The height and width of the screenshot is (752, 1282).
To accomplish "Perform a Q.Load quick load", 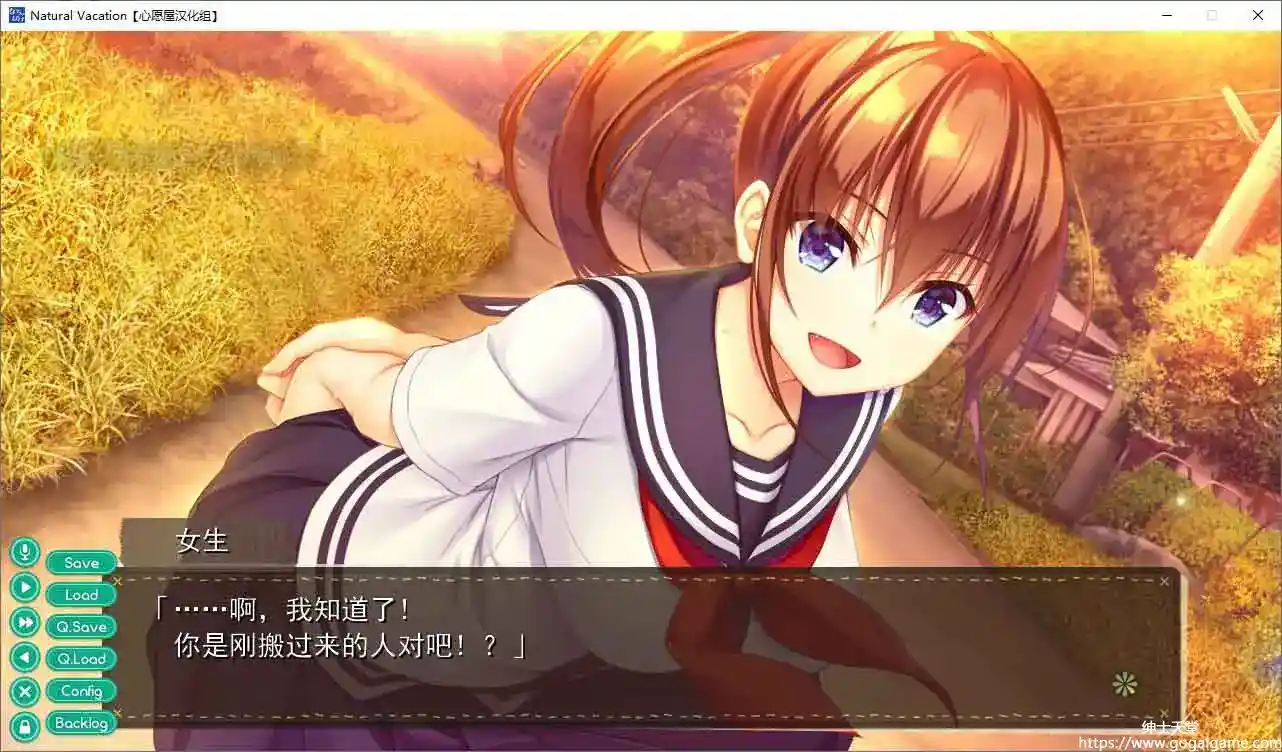I will 80,658.
